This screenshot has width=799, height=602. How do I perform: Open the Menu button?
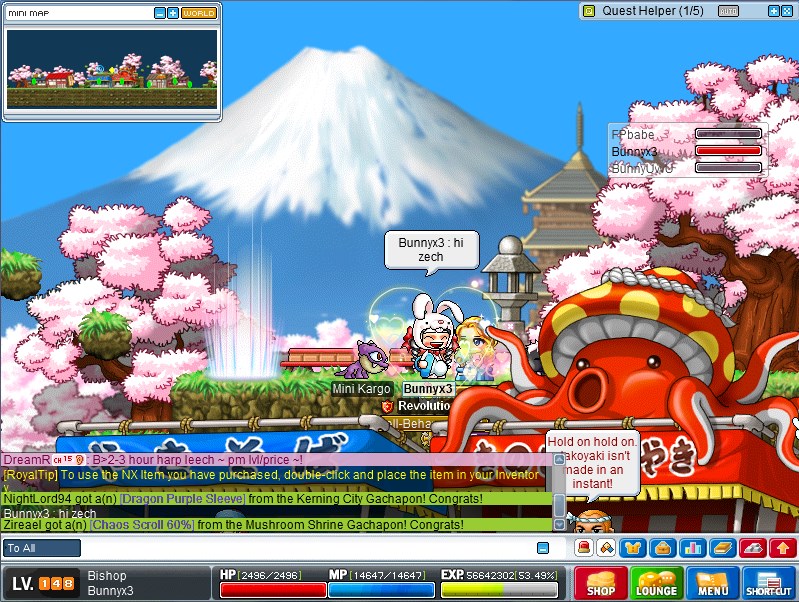click(x=713, y=583)
